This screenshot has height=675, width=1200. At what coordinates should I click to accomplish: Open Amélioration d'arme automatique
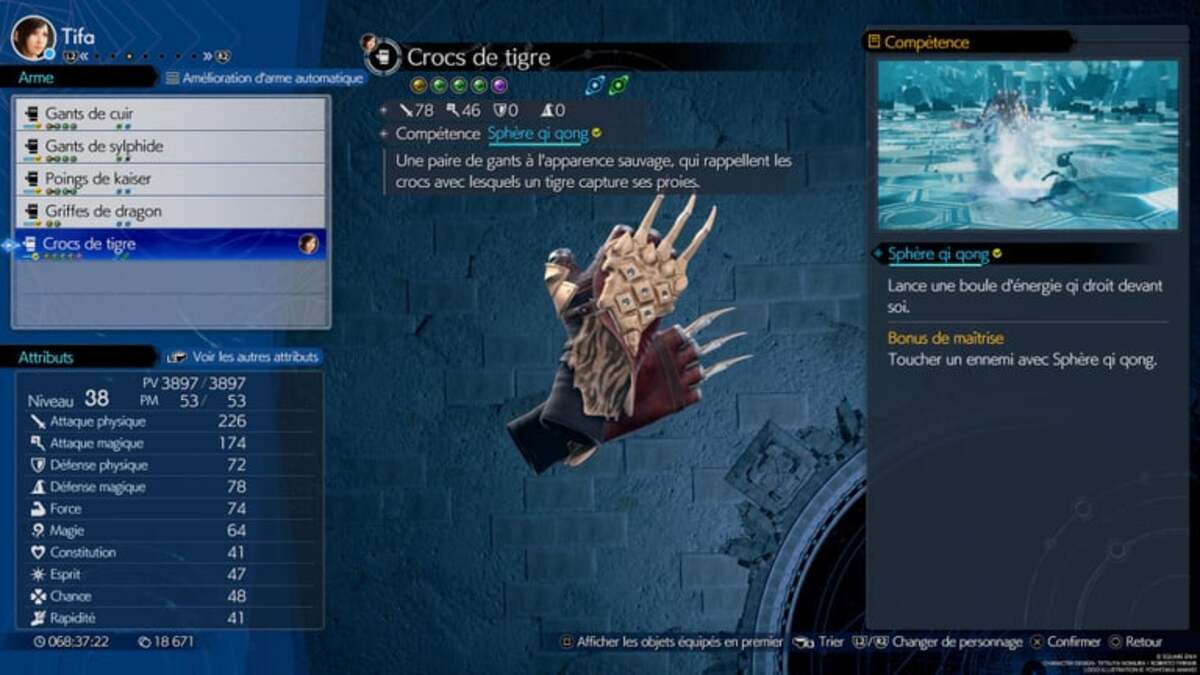tap(264, 78)
